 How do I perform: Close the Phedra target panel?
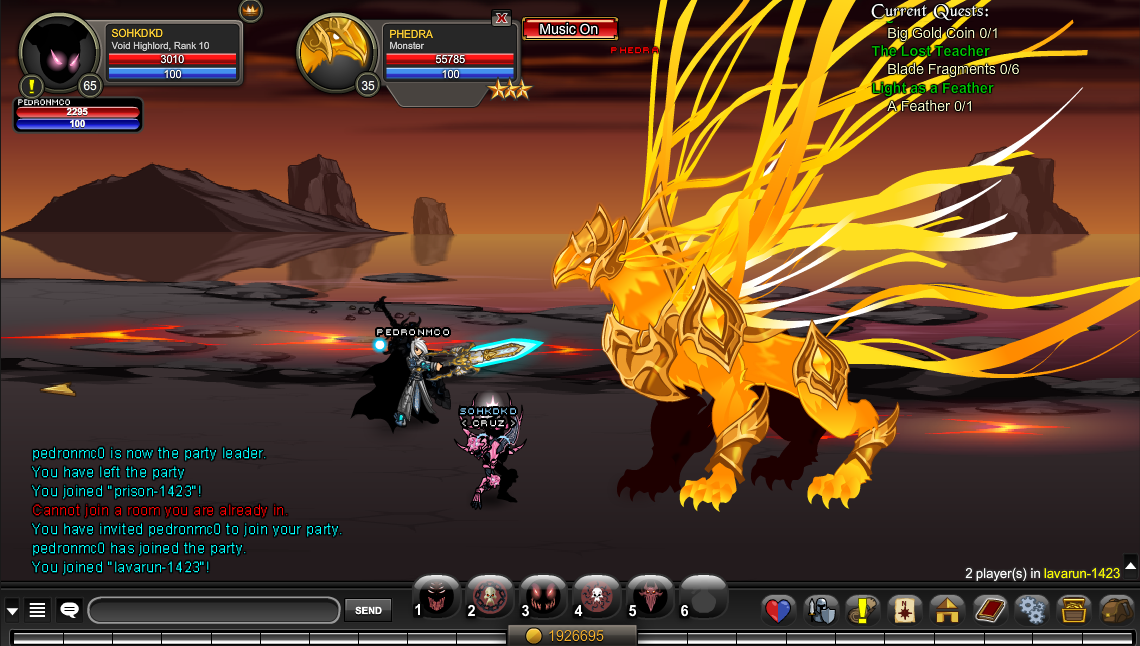[502, 18]
